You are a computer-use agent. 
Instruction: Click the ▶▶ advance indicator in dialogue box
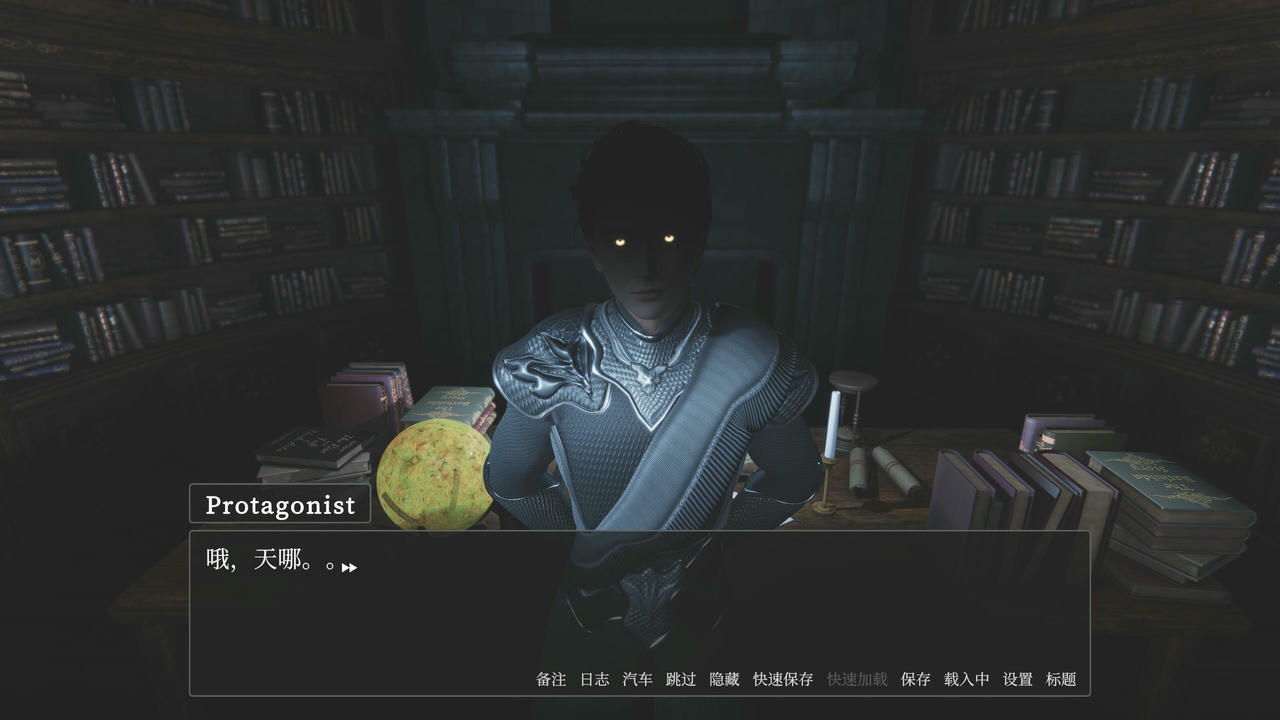349,566
